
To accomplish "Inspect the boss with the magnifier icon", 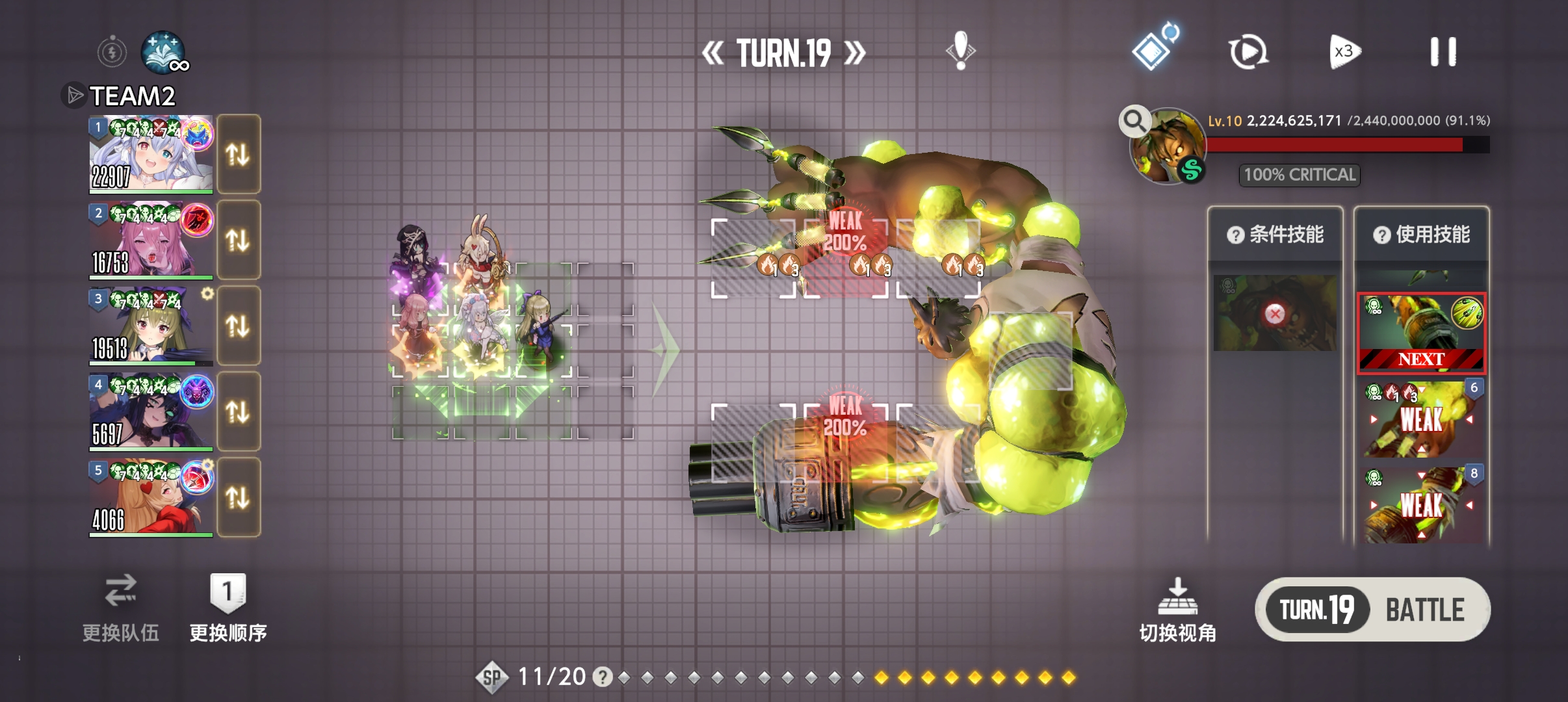I will coord(1134,121).
